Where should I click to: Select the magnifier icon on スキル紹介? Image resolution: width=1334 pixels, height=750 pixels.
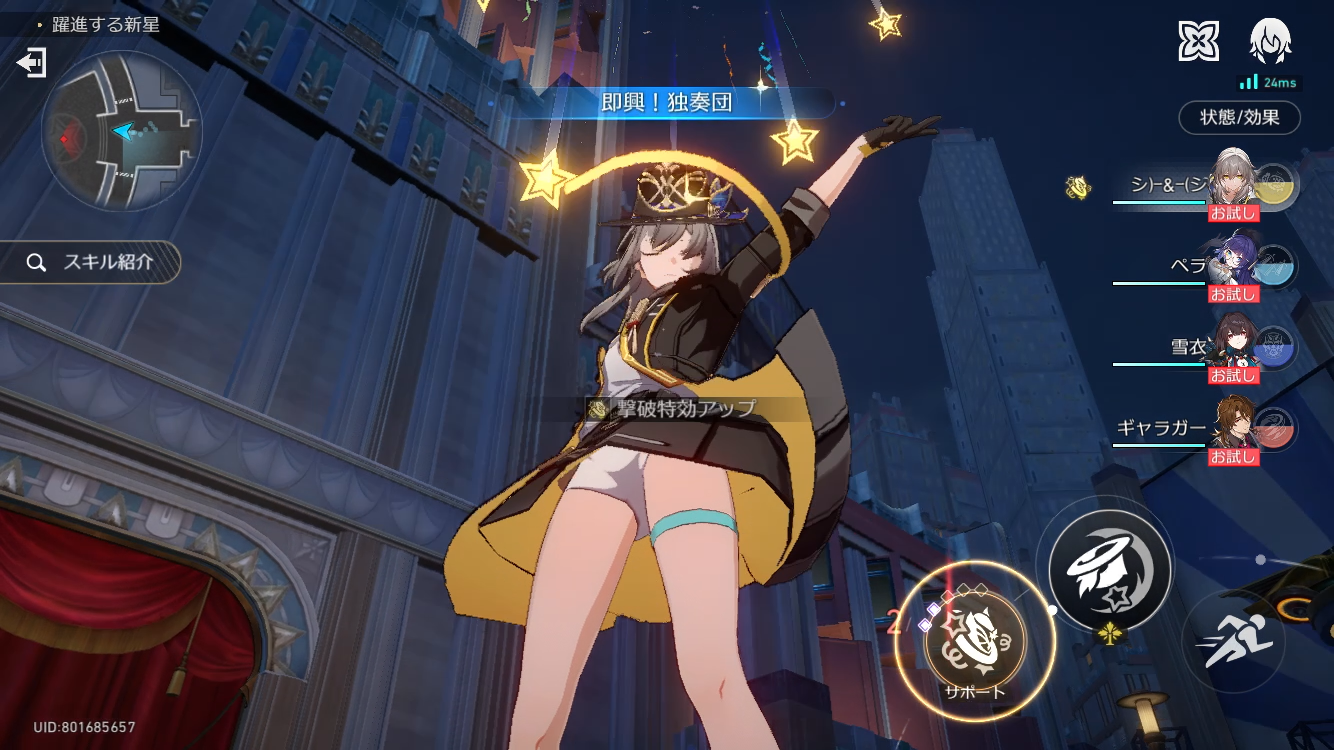coord(37,263)
